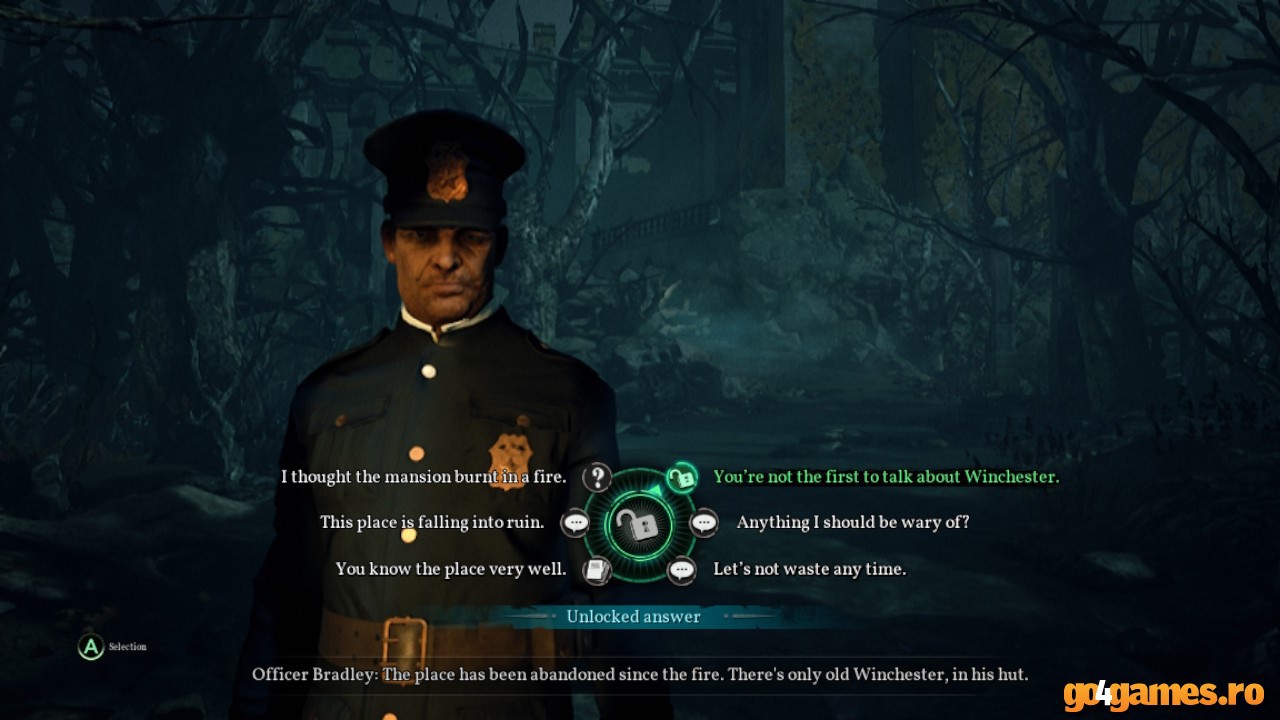The height and width of the screenshot is (720, 1280).
Task: Select the question mark dialogue icon
Action: [597, 478]
